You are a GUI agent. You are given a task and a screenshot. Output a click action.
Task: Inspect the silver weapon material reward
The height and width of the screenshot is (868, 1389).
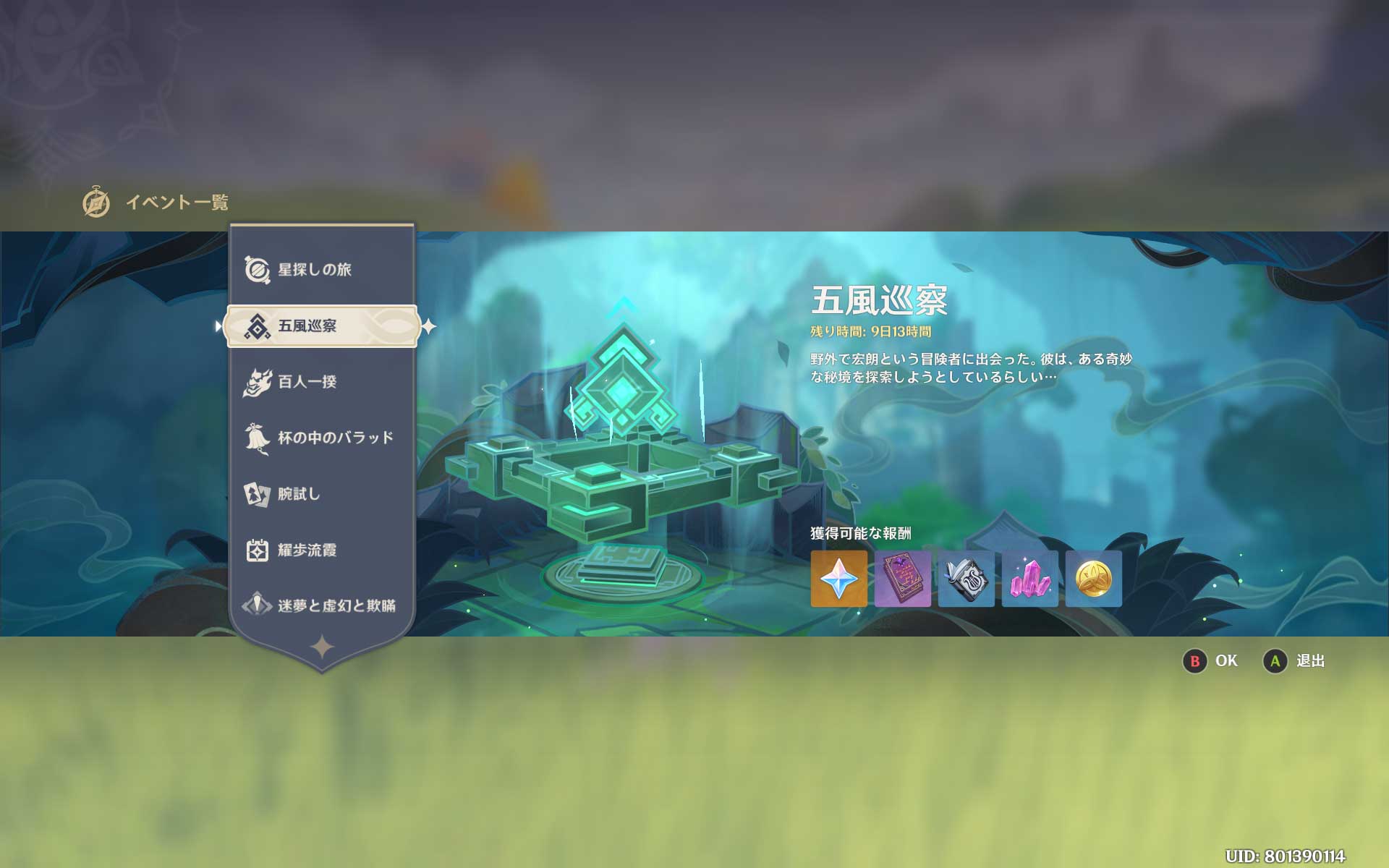[966, 579]
